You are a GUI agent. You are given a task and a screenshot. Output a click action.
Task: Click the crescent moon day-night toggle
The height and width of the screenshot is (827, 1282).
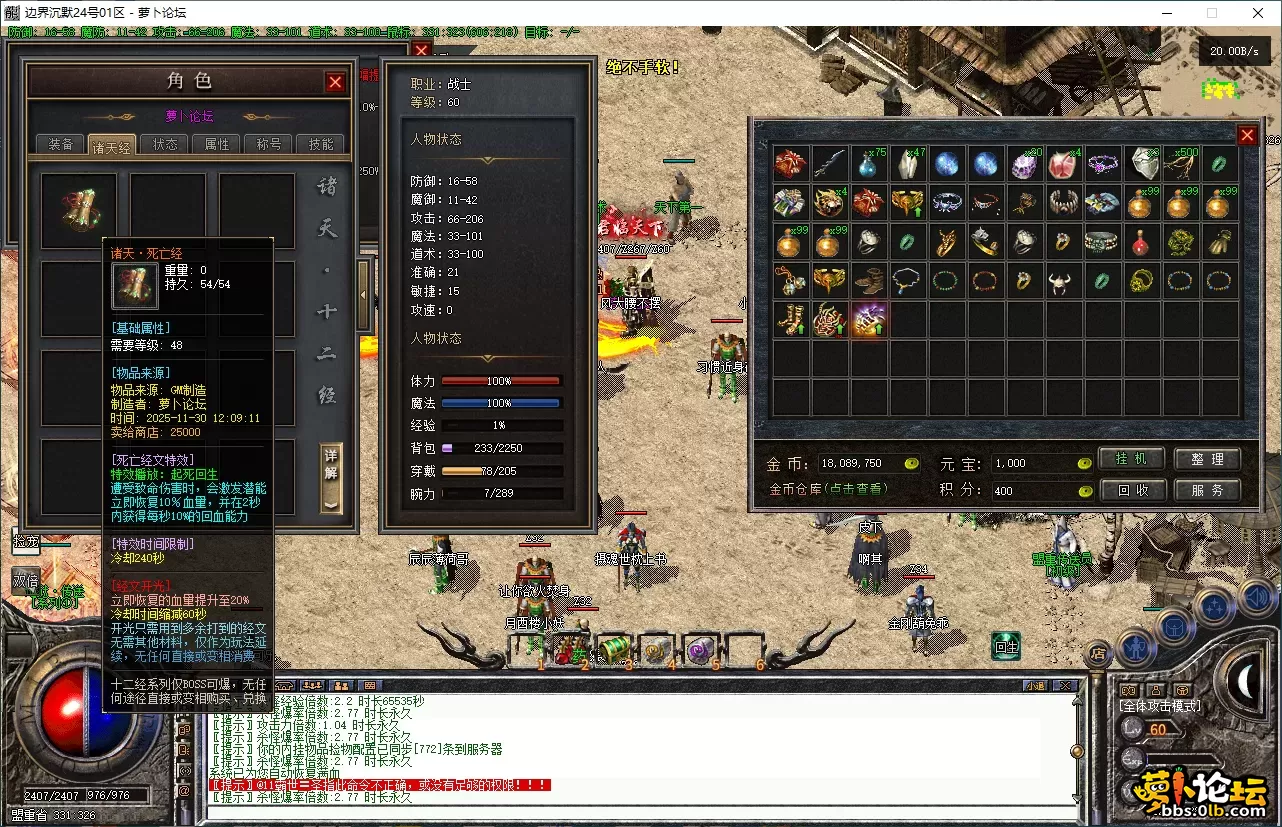point(1245,679)
